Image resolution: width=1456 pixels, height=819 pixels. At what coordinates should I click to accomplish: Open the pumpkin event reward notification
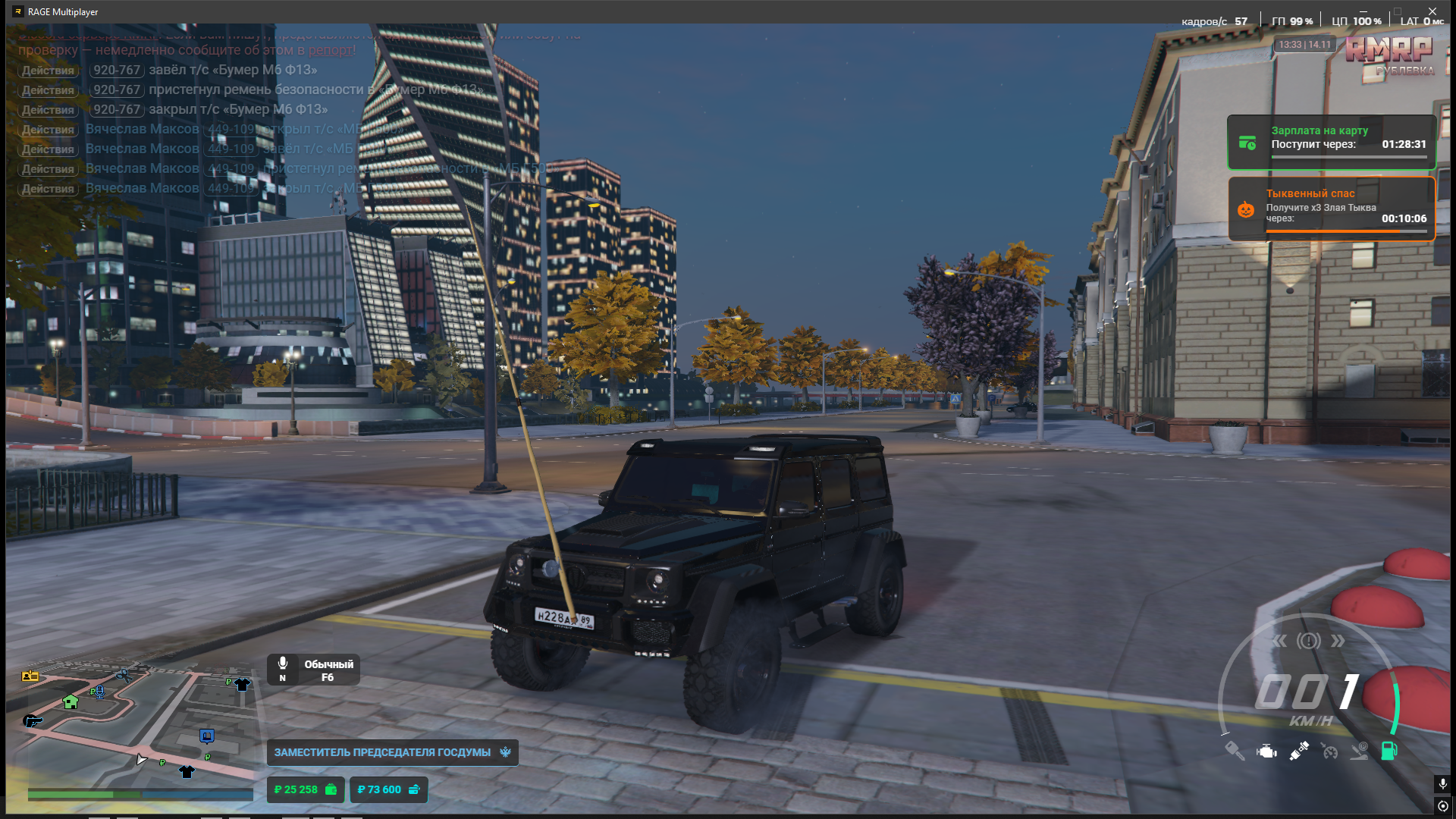1332,209
